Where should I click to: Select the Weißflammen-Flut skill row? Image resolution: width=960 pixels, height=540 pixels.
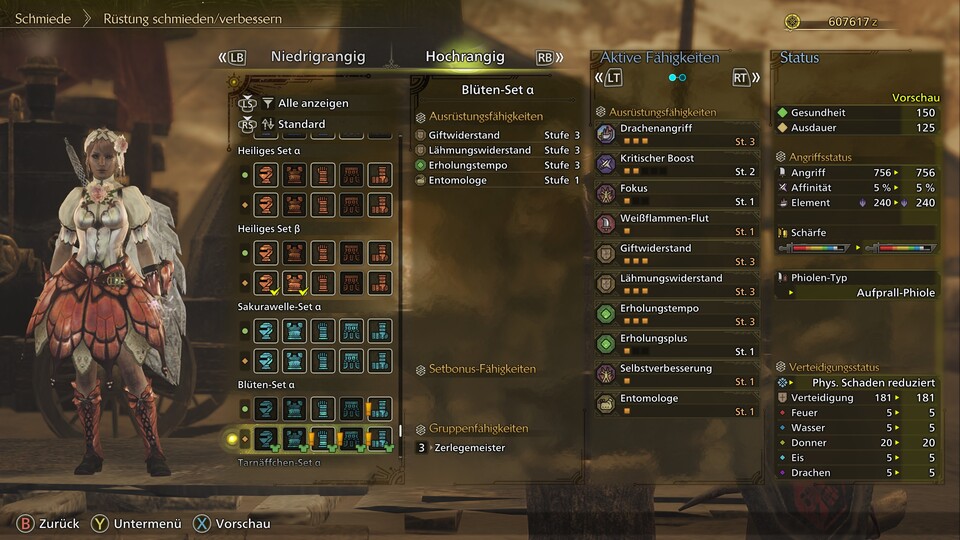coord(677,223)
